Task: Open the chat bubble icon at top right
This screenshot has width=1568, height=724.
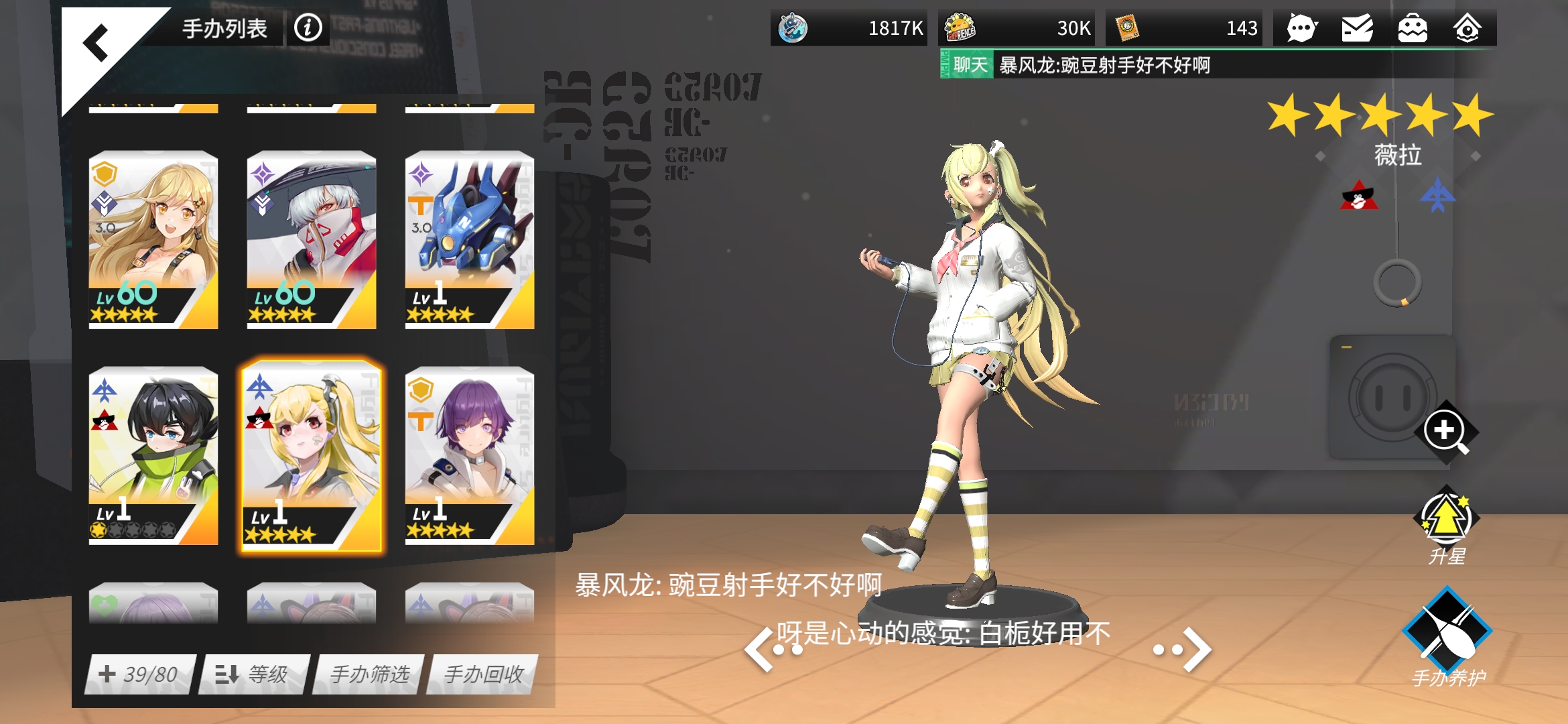Action: point(1301,28)
